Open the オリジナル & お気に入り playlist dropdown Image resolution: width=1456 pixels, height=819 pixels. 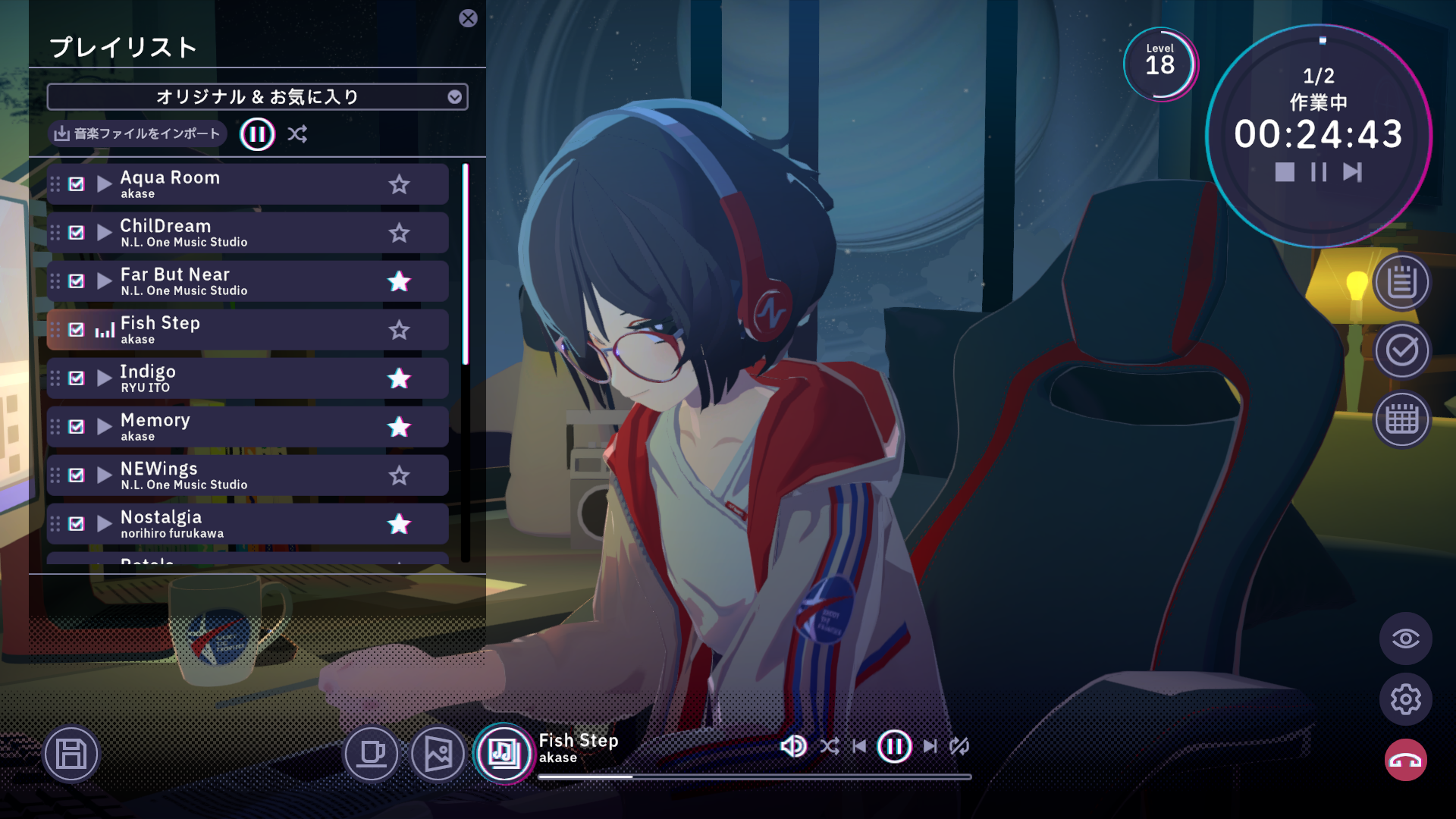[258, 96]
